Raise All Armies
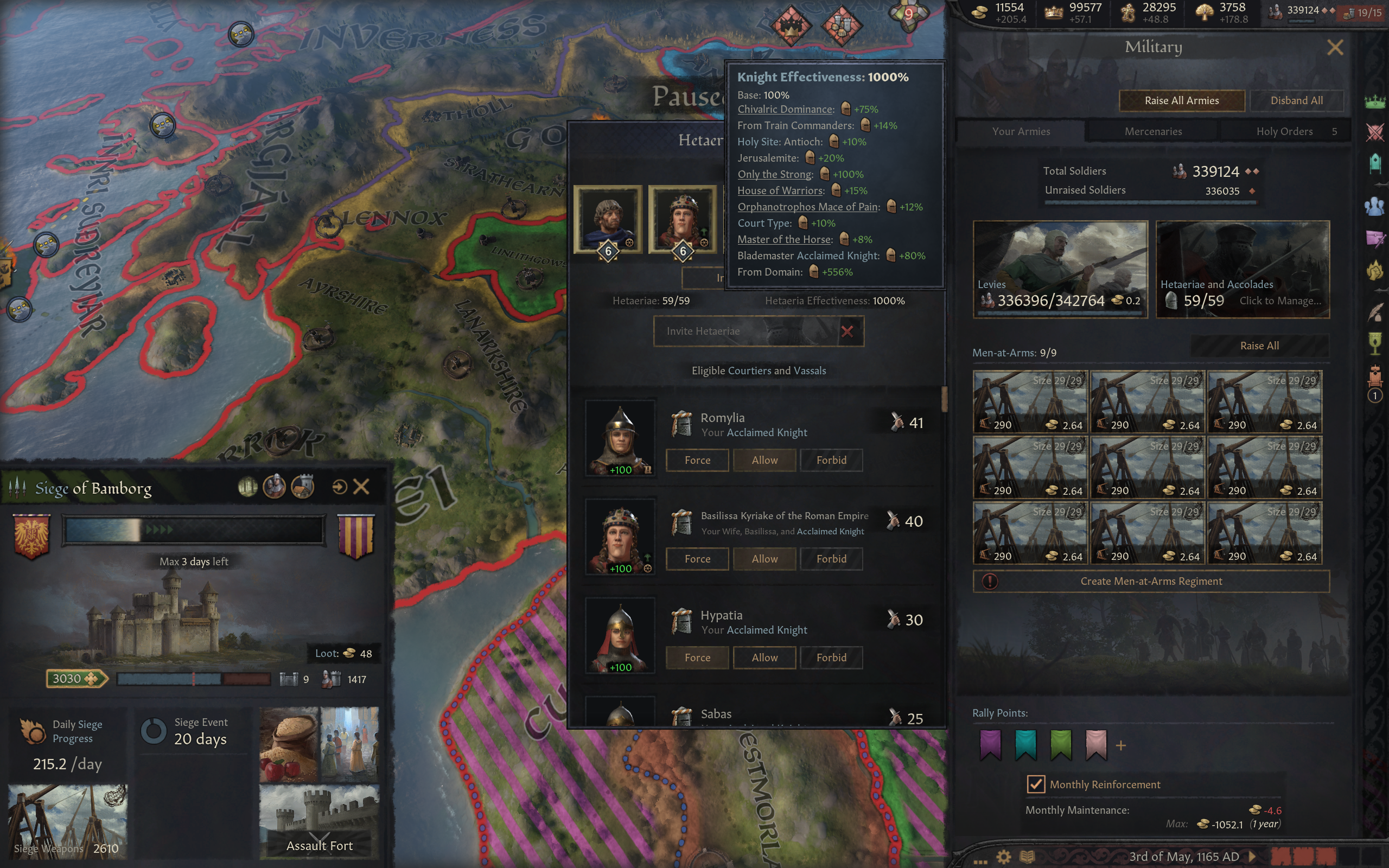This screenshot has height=868, width=1389. point(1181,100)
